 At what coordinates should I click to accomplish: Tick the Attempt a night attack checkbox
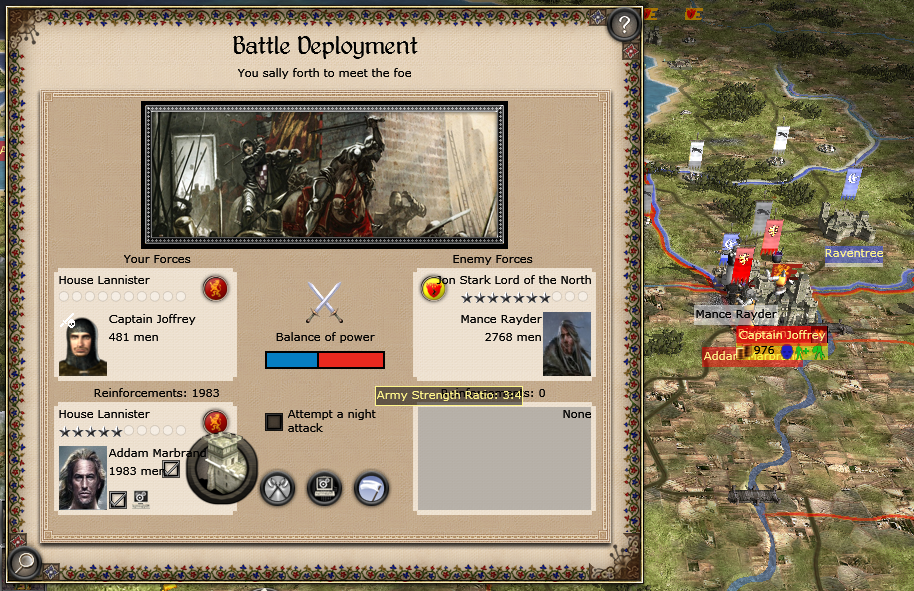pos(273,422)
